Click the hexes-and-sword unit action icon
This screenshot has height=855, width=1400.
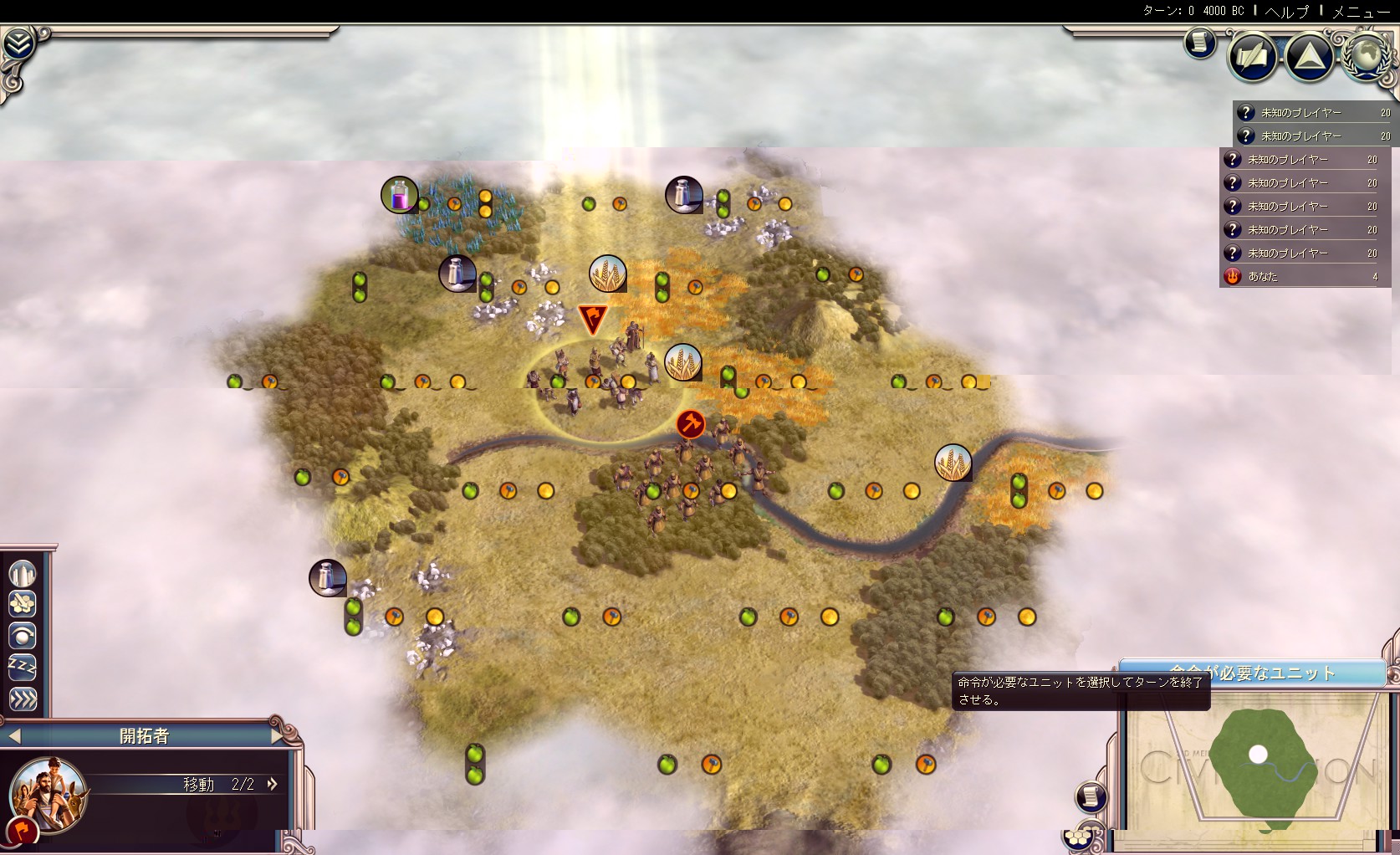pyautogui.click(x=23, y=604)
